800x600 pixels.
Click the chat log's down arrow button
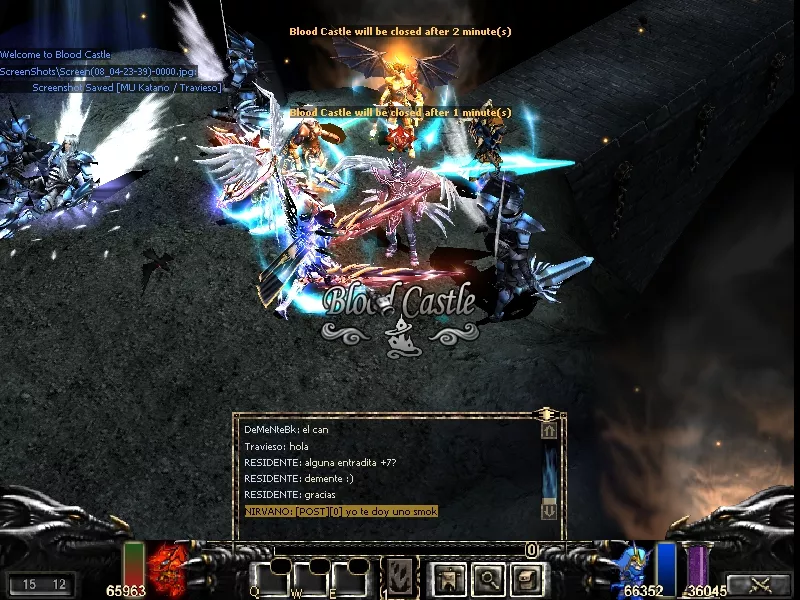click(x=549, y=511)
